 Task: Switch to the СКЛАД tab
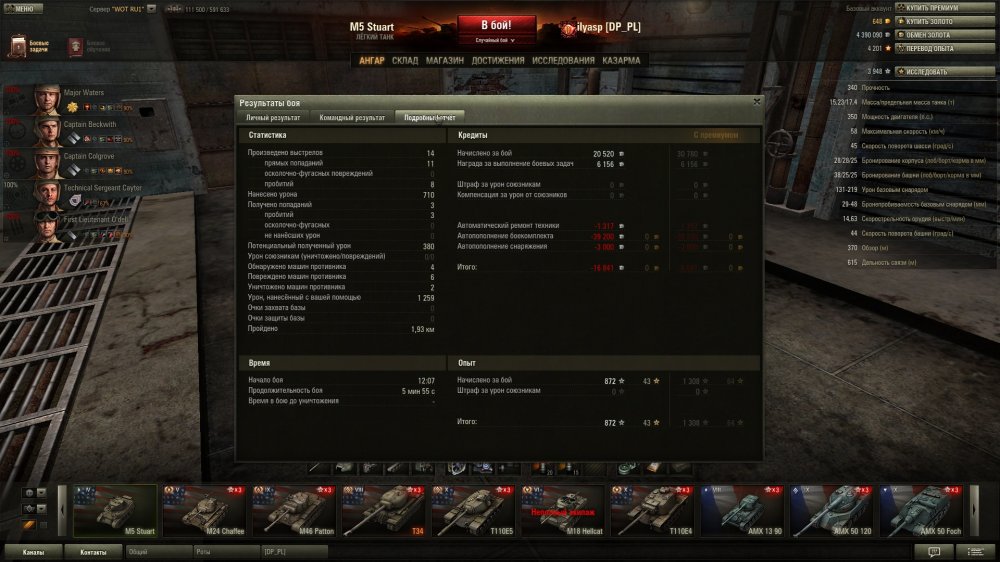point(405,61)
